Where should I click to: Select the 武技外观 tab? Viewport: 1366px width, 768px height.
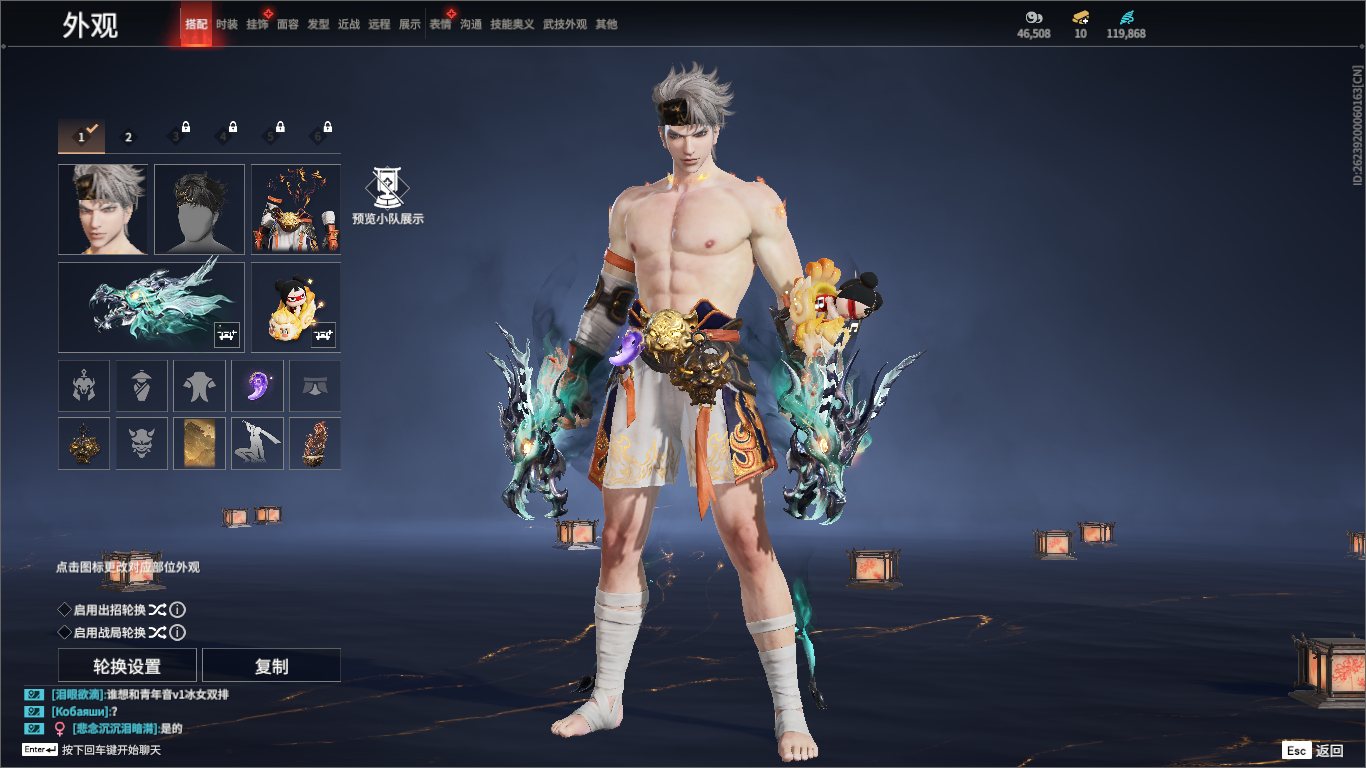coord(565,24)
